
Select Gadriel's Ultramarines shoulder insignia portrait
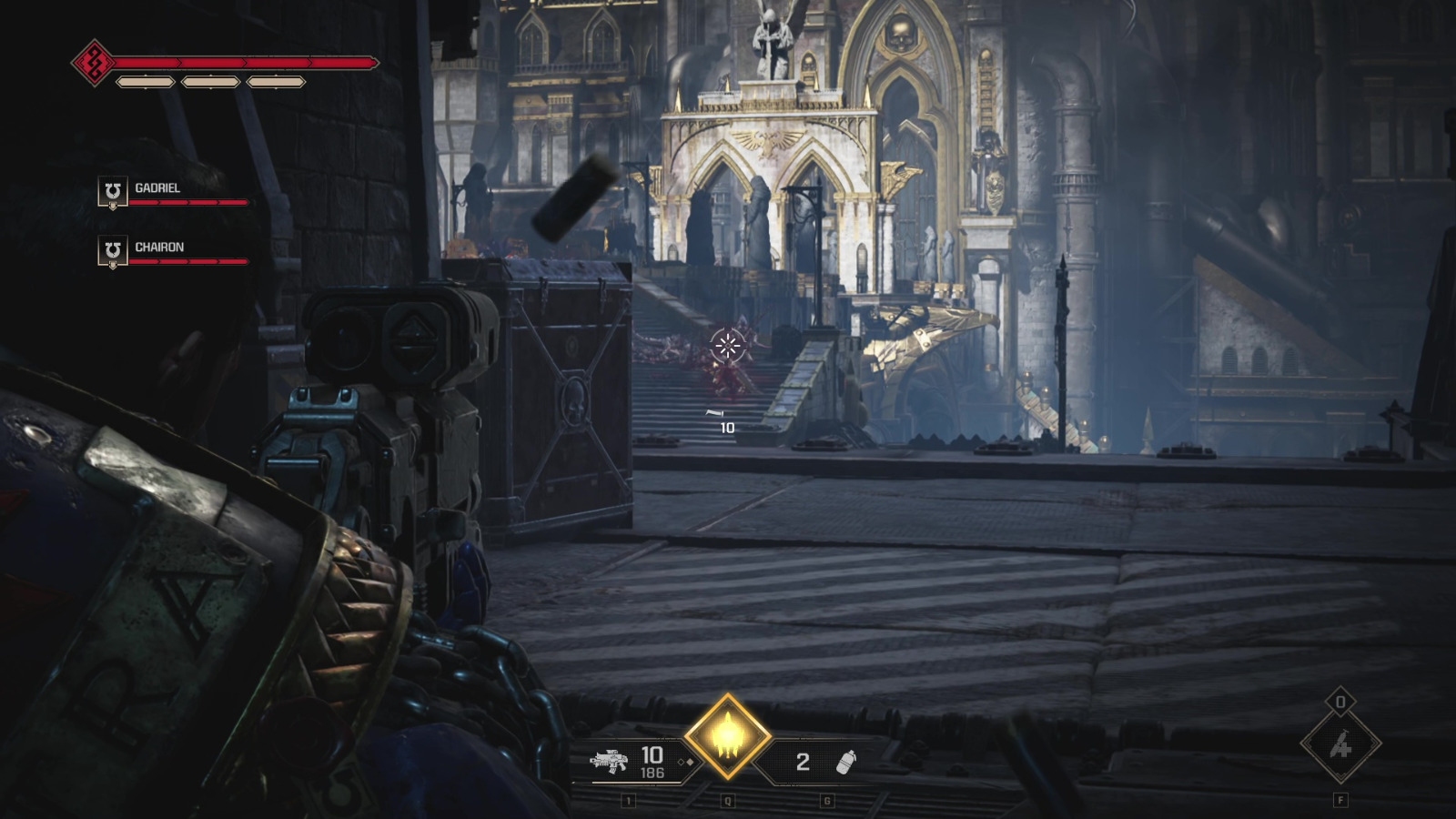tap(111, 192)
